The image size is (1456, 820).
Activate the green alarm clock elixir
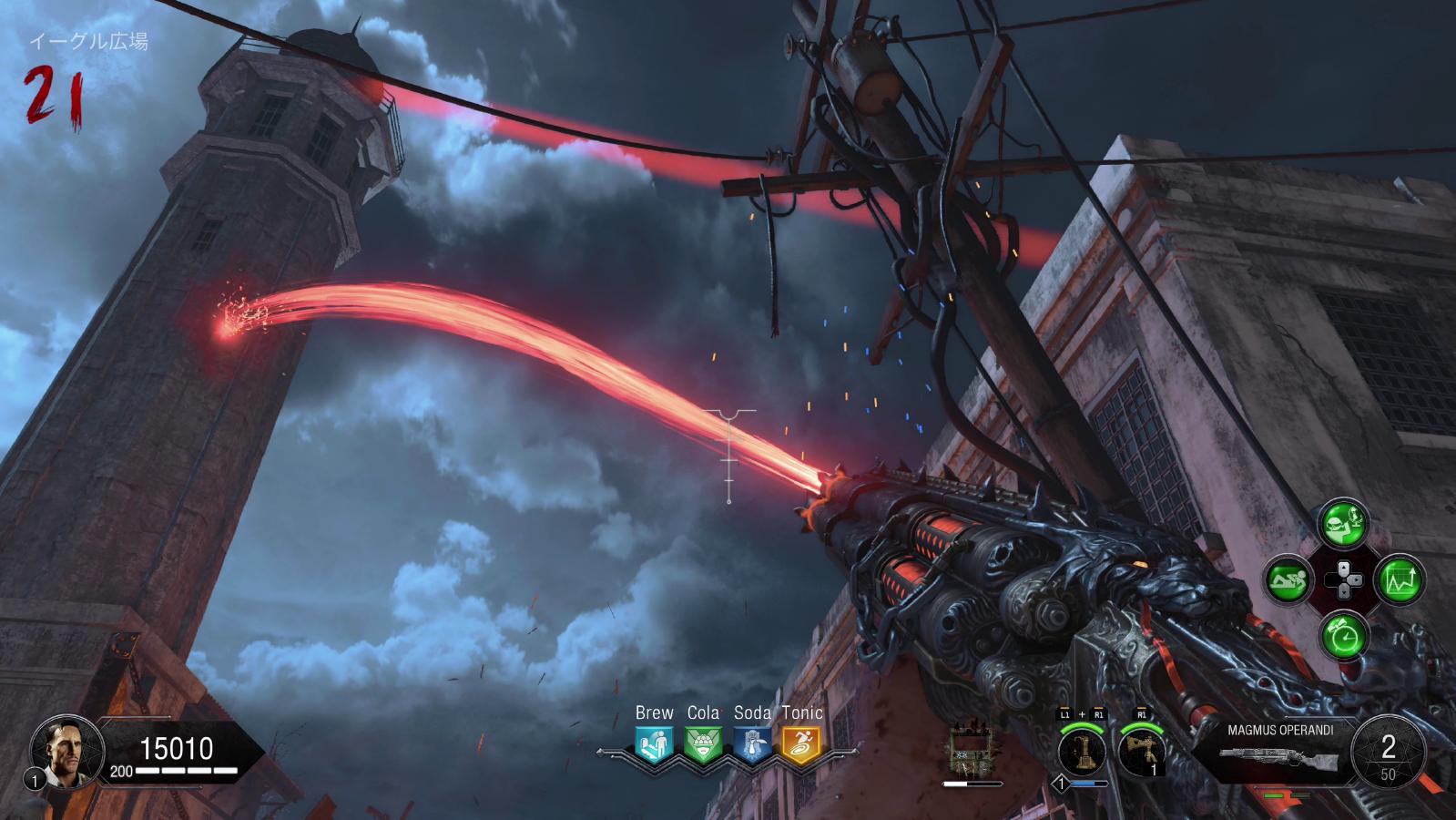[1344, 635]
